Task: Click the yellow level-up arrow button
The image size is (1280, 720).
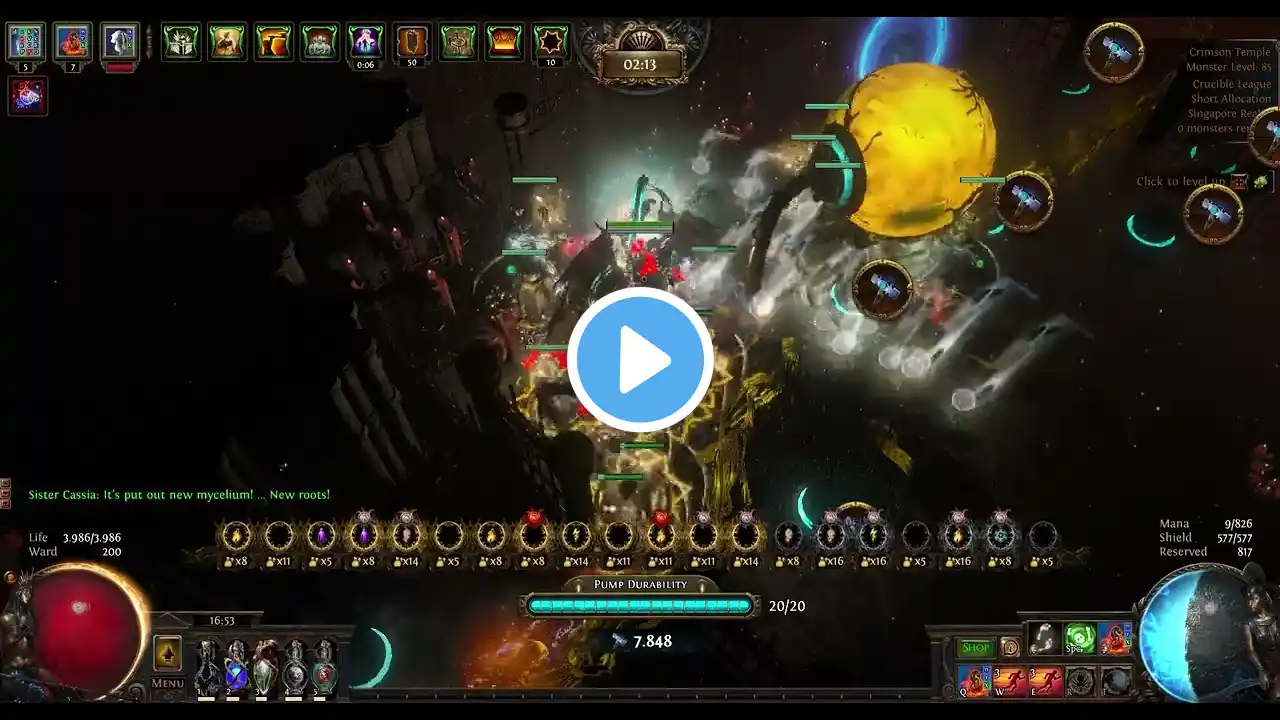Action: (167, 653)
